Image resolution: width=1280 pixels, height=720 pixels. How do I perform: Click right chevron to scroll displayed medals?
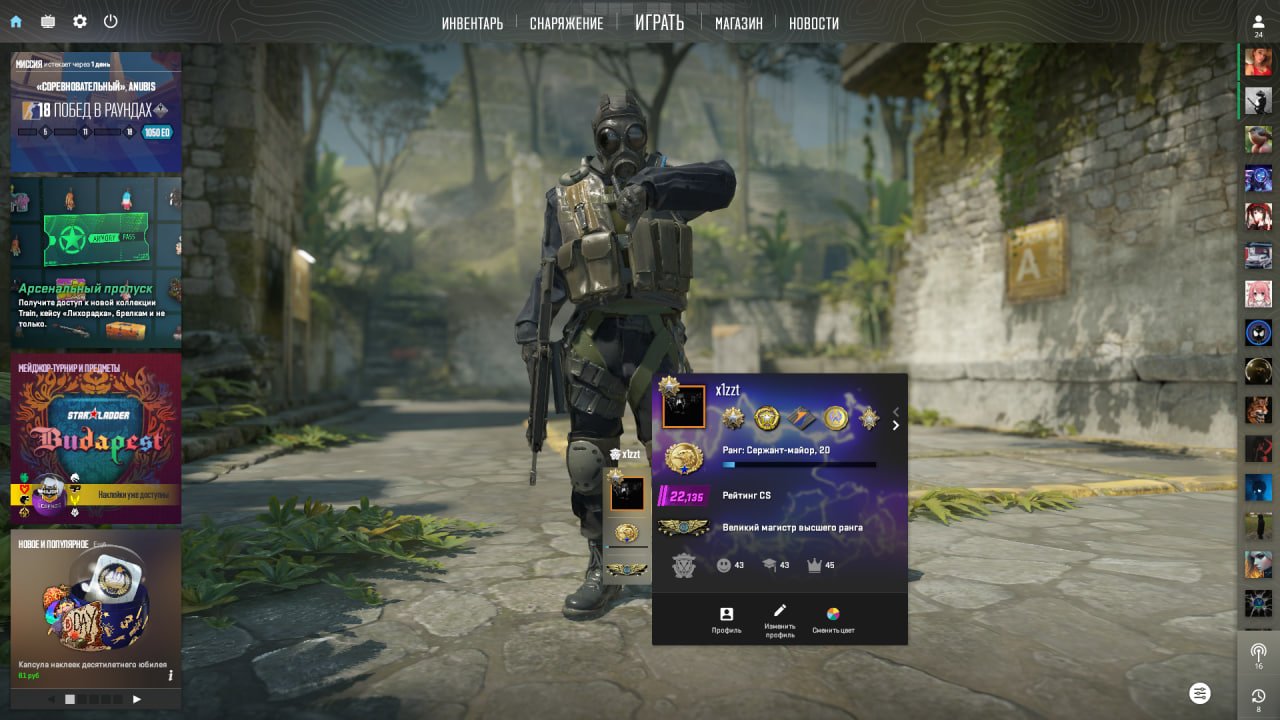[895, 426]
